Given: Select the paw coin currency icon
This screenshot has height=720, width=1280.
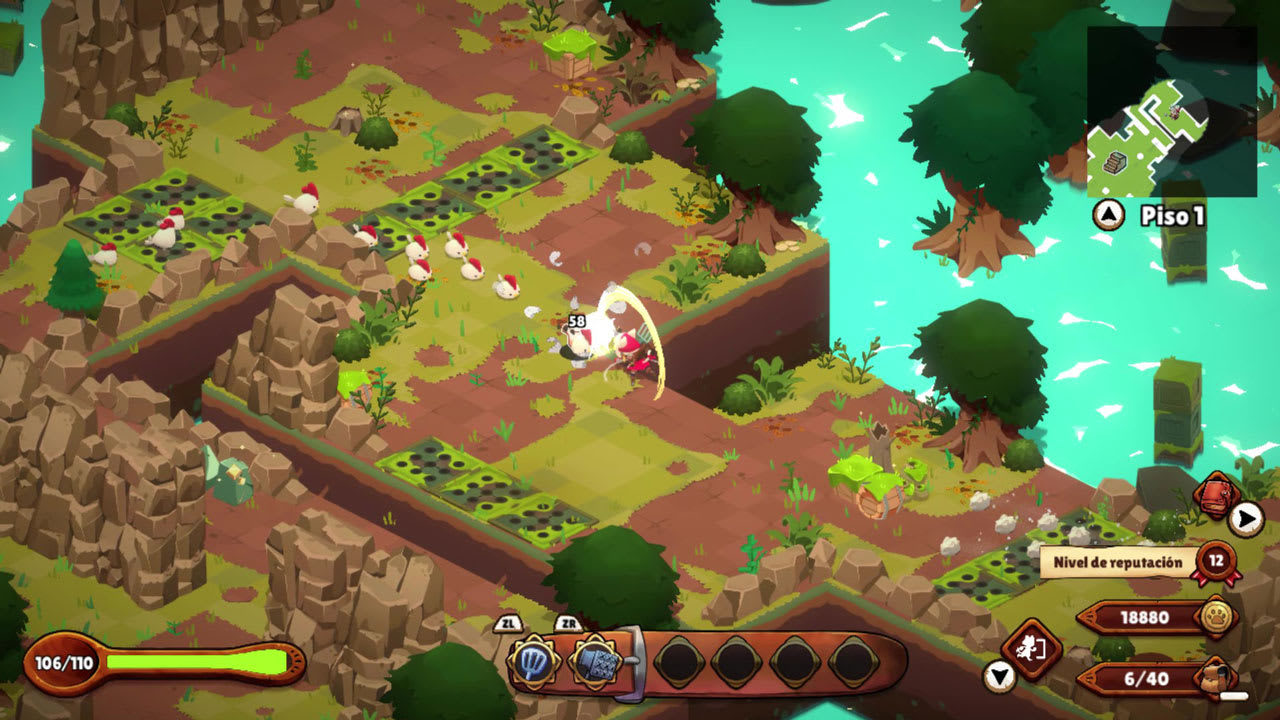Looking at the screenshot, I should [1216, 617].
